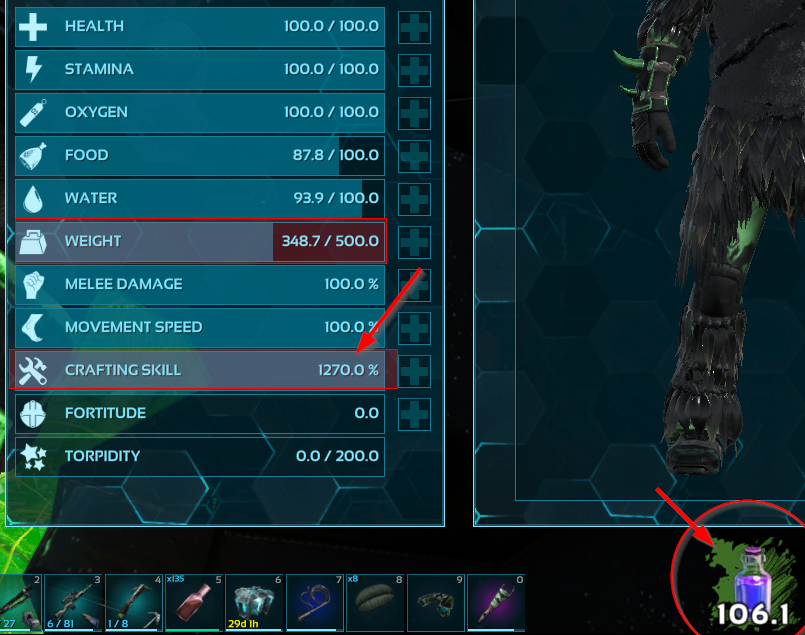Raise the Food stat by one level
The height and width of the screenshot is (635, 805).
[414, 156]
